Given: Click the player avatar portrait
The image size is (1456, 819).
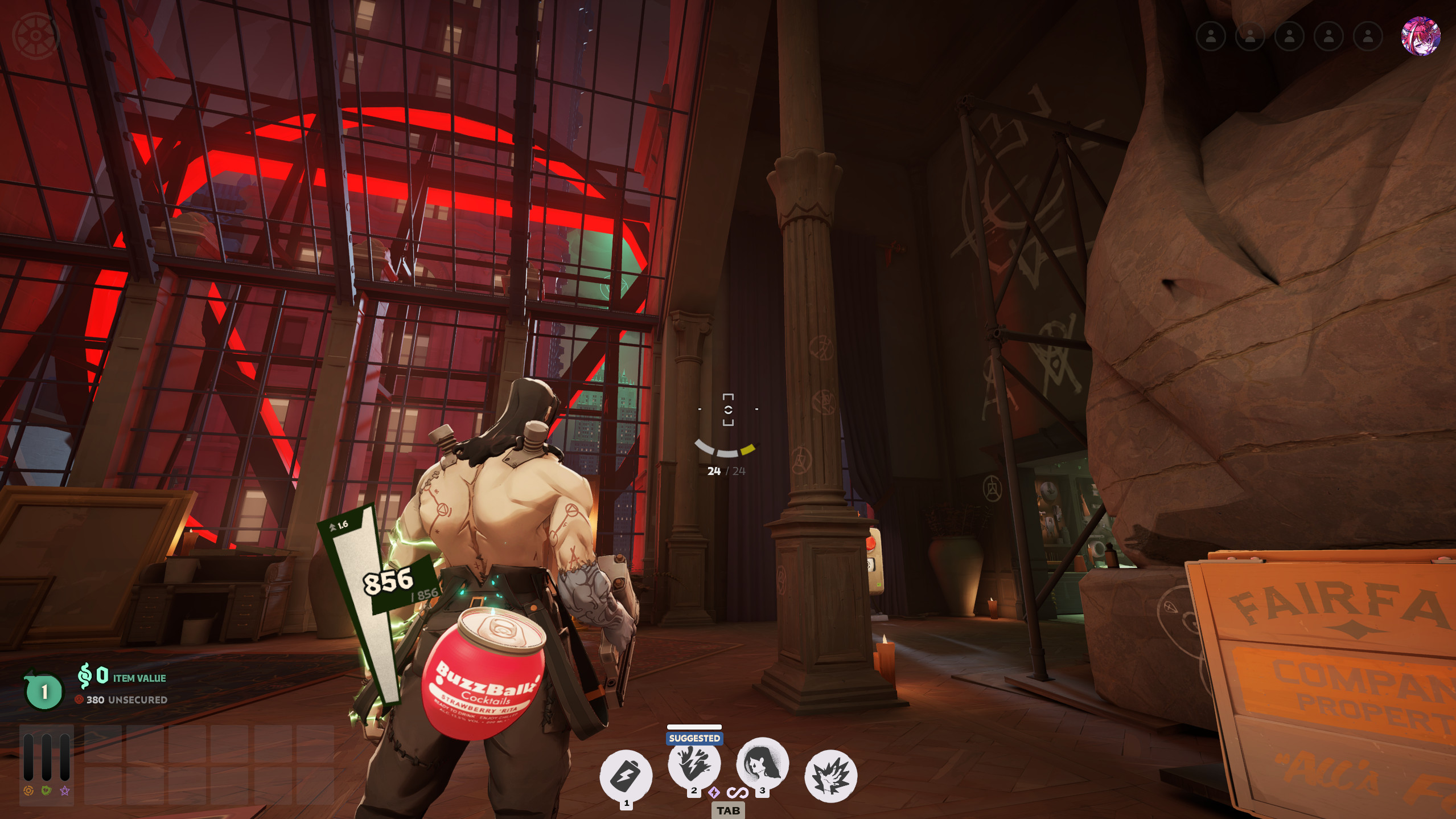Looking at the screenshot, I should [1420, 36].
